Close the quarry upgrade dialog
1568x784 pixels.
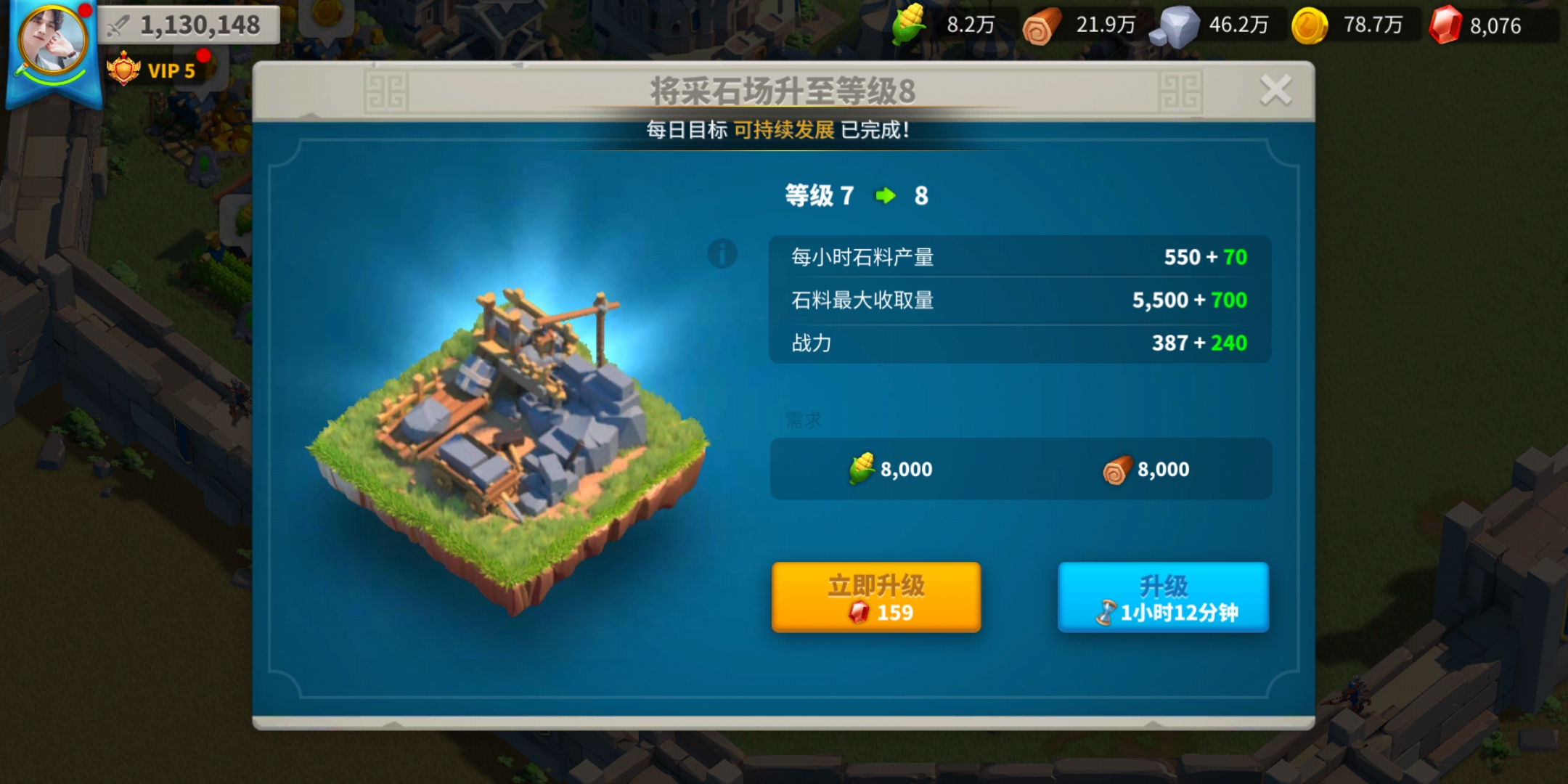pyautogui.click(x=1276, y=89)
